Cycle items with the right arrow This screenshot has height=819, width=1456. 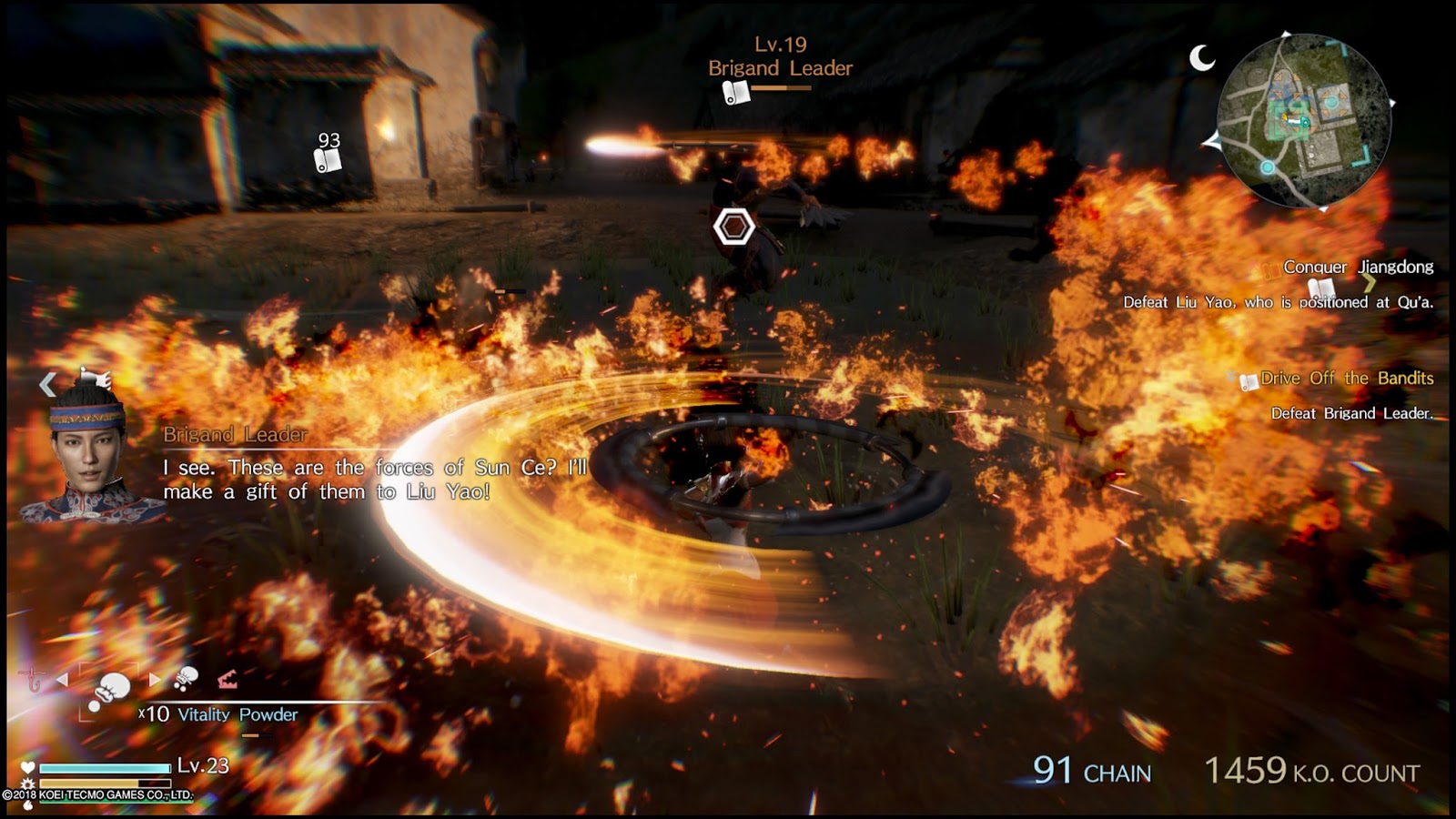click(x=155, y=679)
